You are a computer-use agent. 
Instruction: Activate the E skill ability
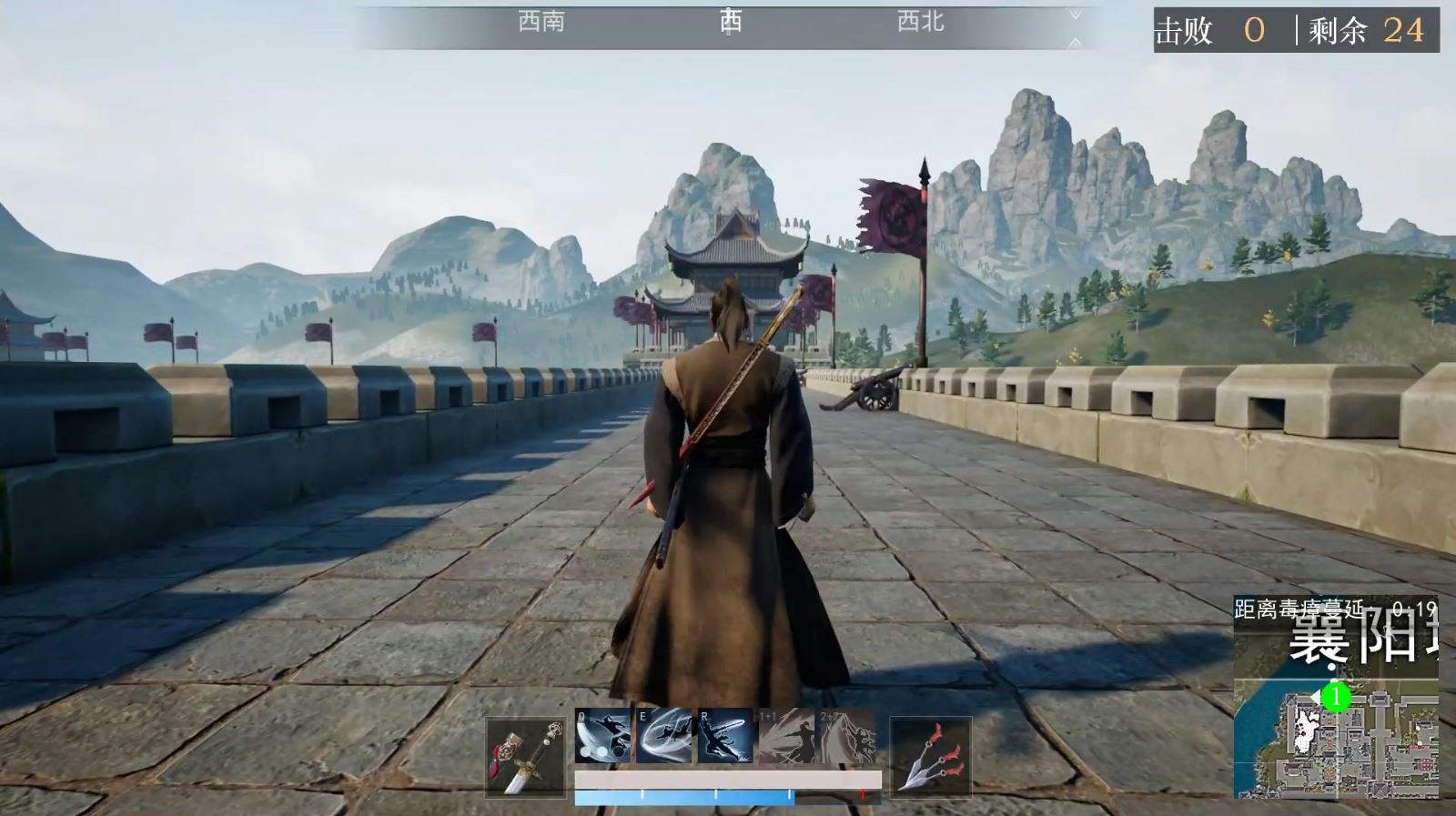tap(662, 735)
